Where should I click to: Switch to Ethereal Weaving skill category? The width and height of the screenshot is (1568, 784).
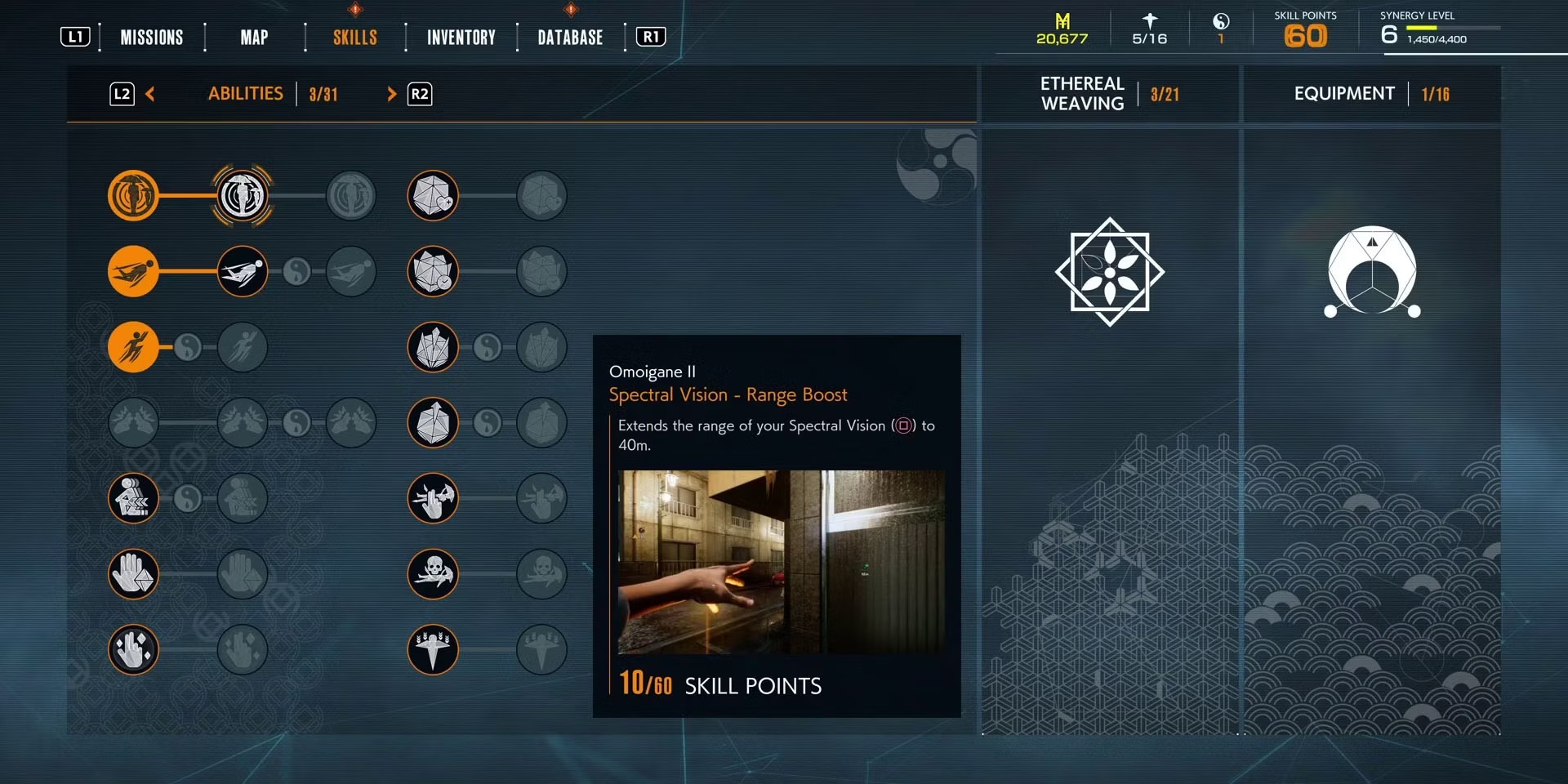[x=1082, y=94]
